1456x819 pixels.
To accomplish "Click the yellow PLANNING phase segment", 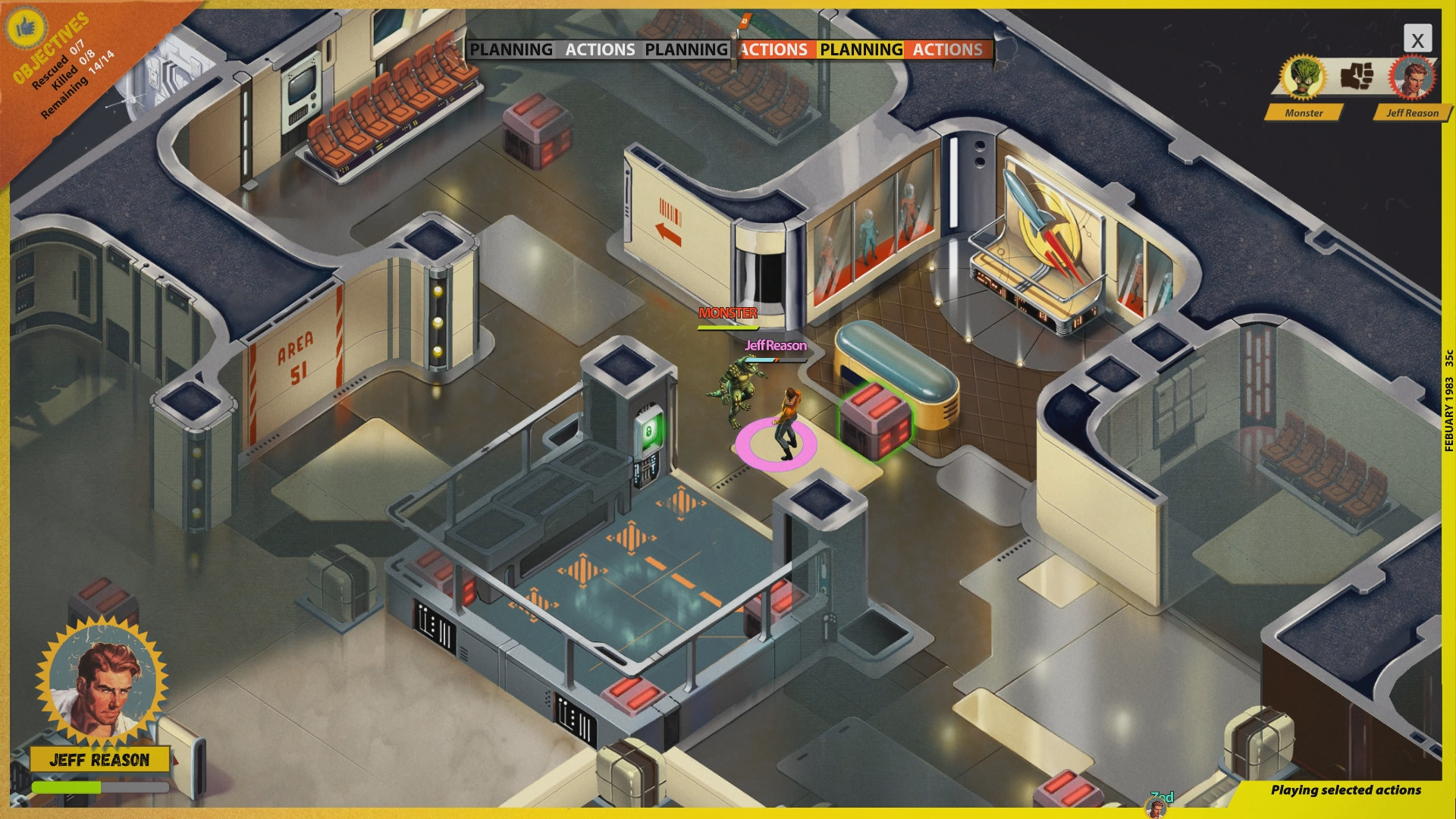I will (861, 50).
